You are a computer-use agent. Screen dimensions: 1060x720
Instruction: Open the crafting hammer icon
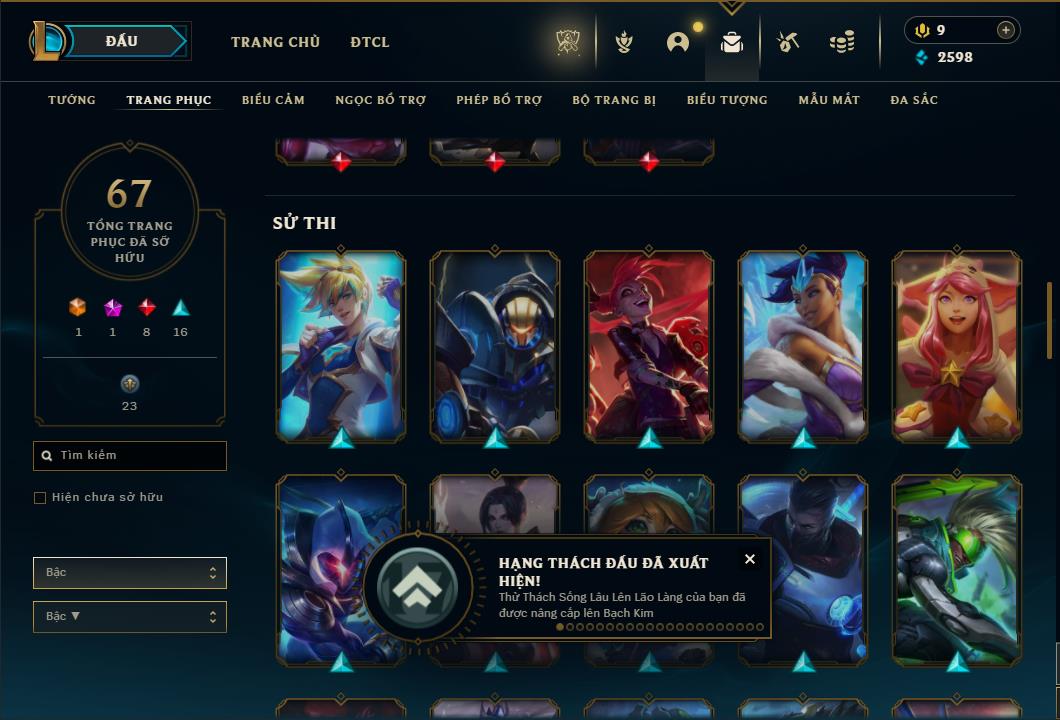coord(788,42)
